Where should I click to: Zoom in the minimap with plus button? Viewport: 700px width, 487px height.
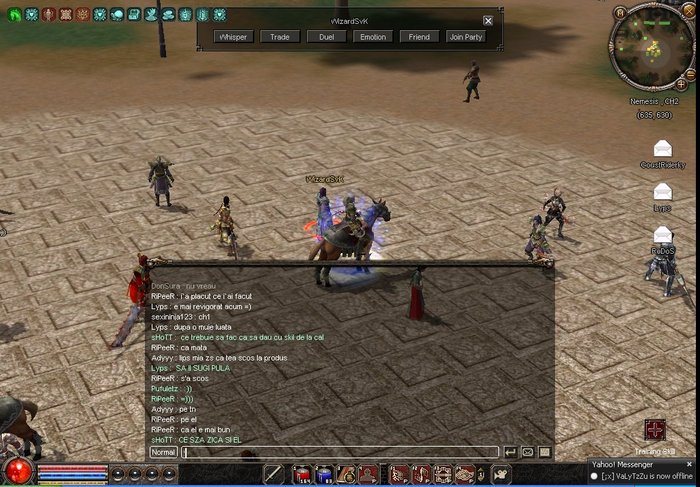pos(681,84)
